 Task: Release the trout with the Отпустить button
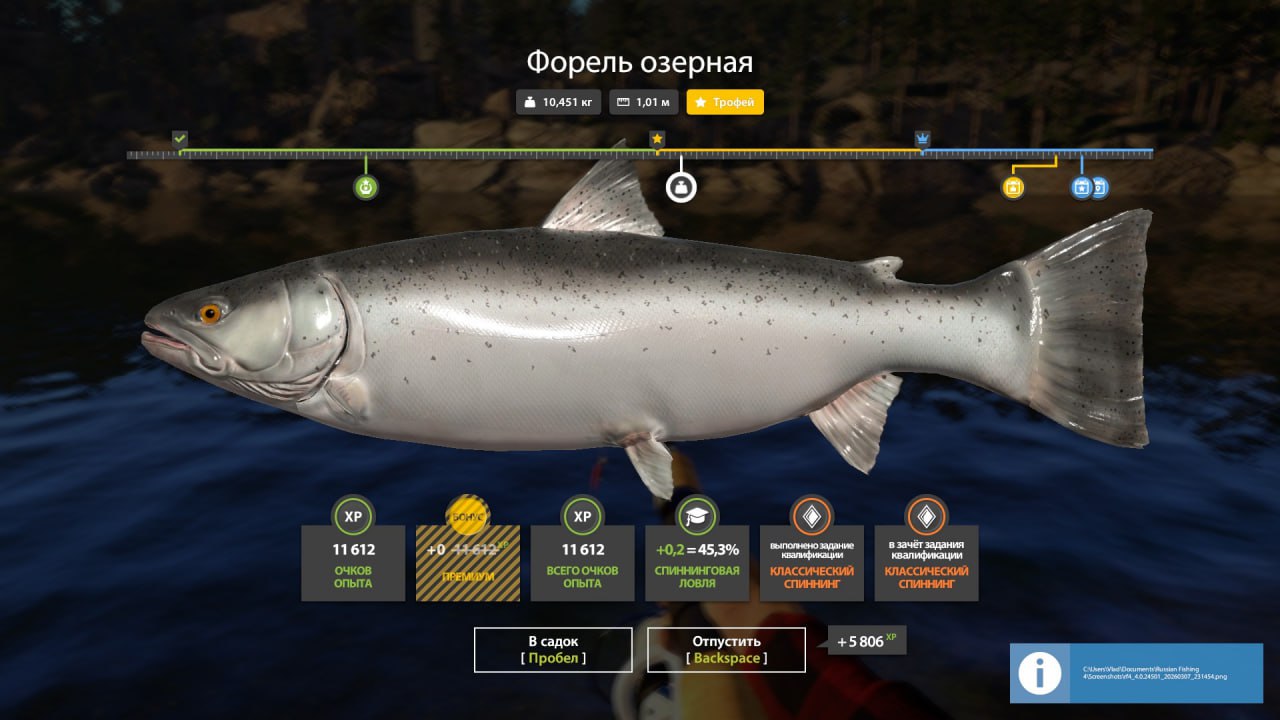[726, 649]
